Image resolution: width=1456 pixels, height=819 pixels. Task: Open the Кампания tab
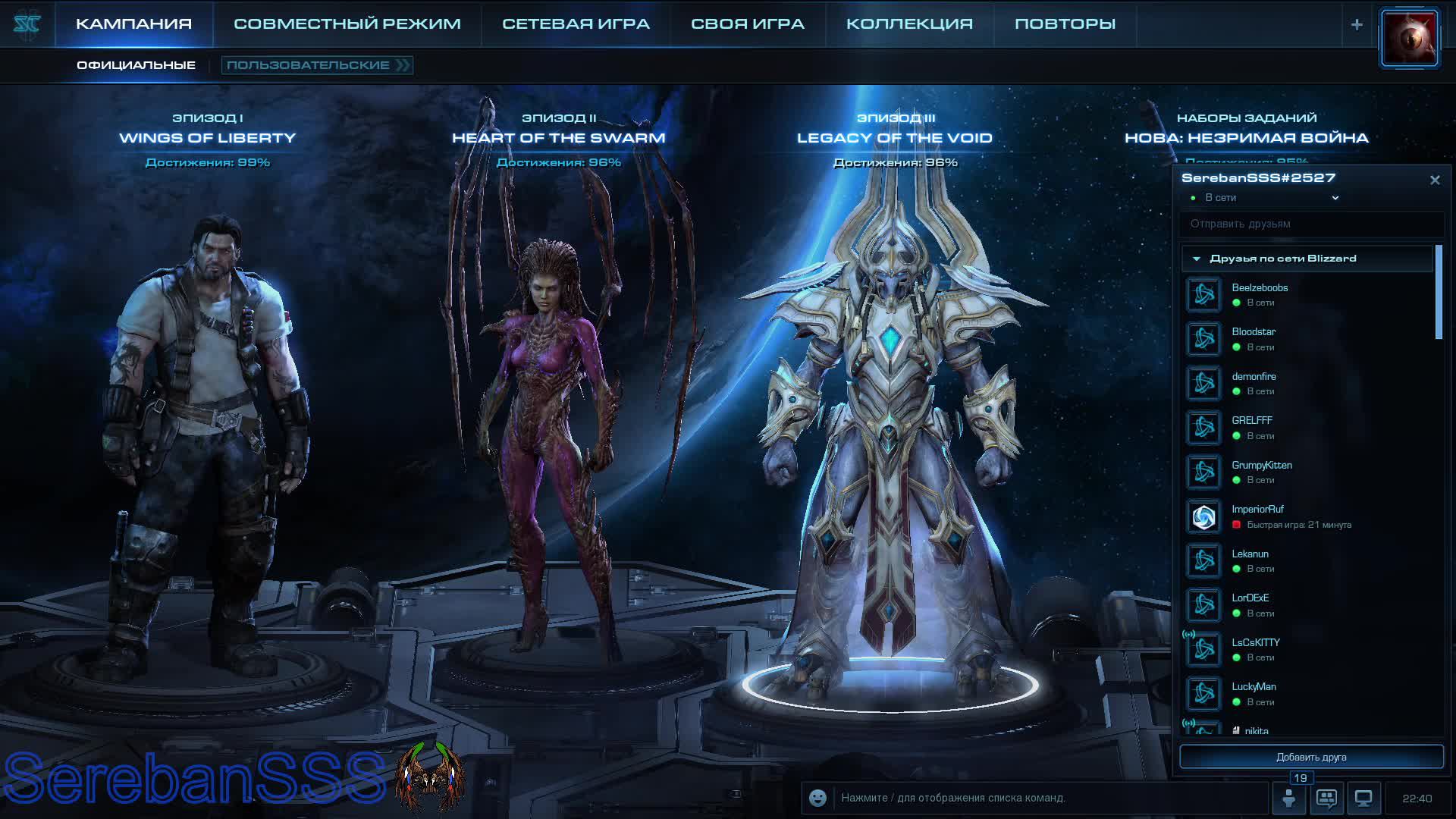coord(133,24)
